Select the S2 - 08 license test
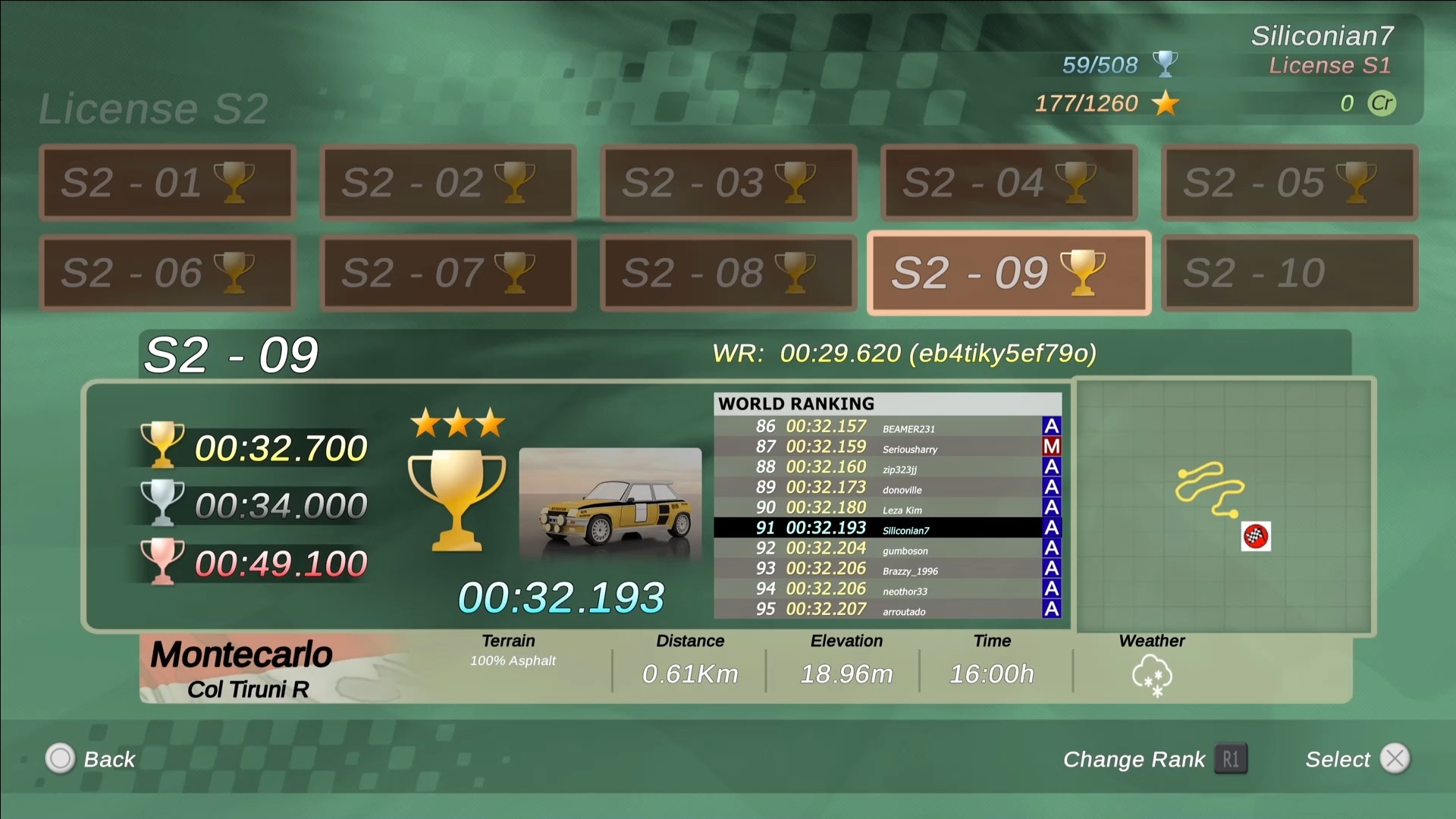The width and height of the screenshot is (1456, 819). click(729, 273)
